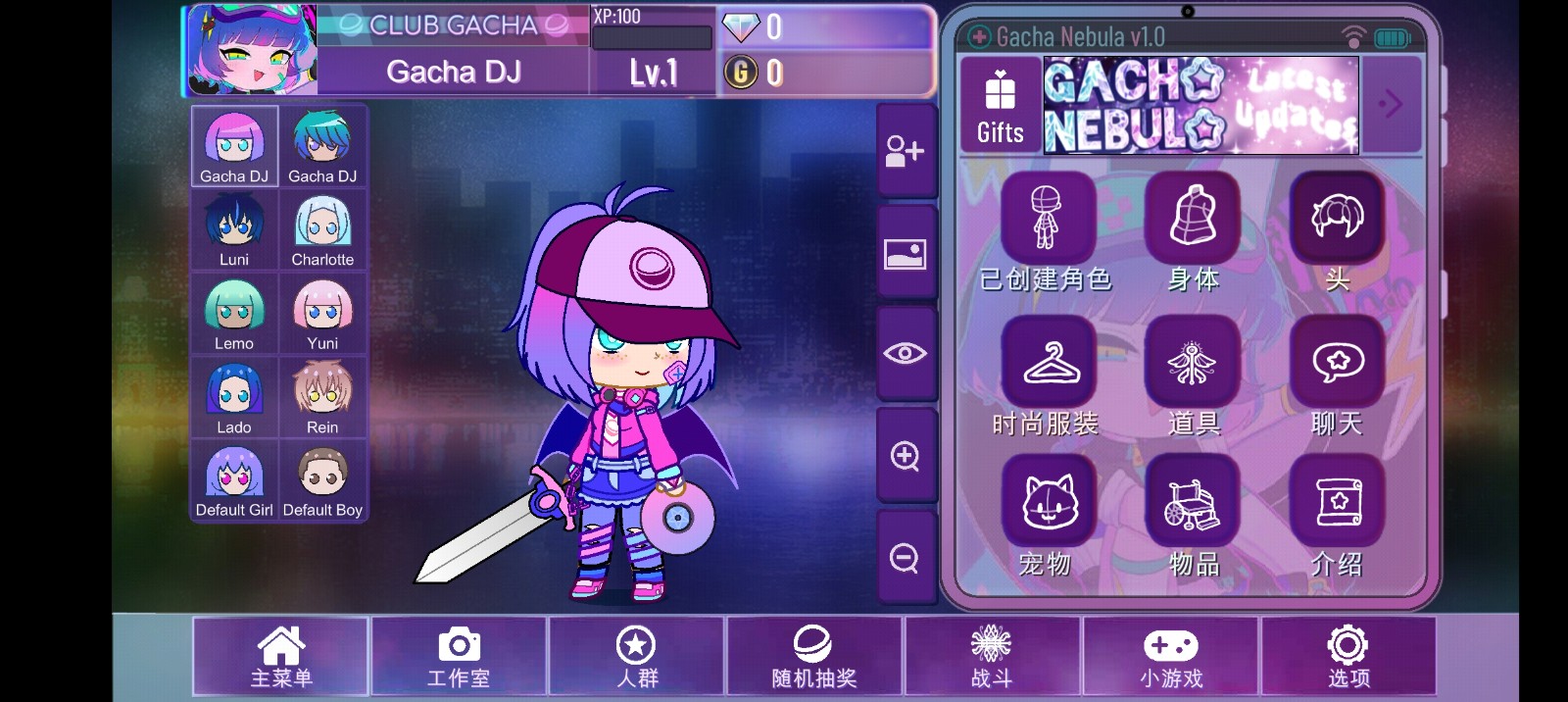
Task: Pick the Rein character slot
Action: pyautogui.click(x=322, y=398)
